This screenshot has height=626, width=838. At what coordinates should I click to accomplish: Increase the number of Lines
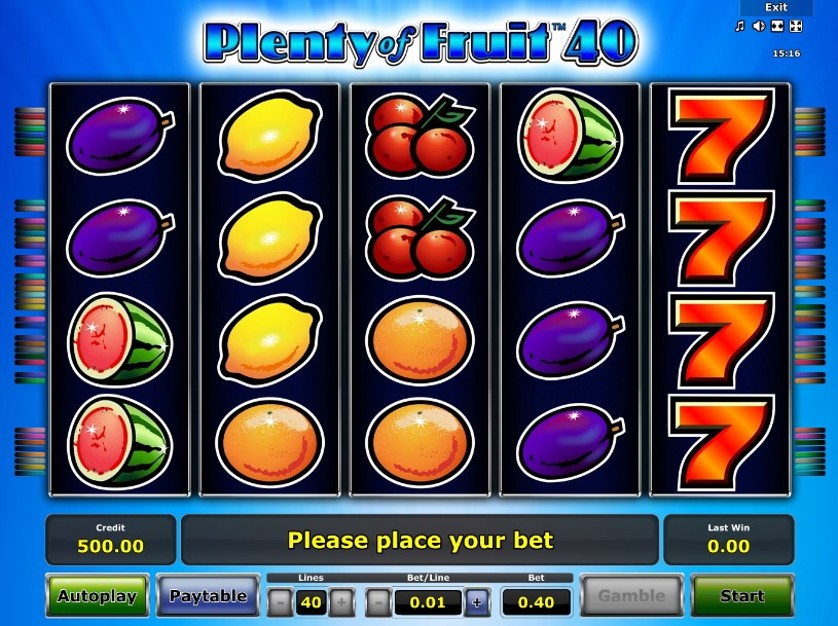[x=341, y=602]
